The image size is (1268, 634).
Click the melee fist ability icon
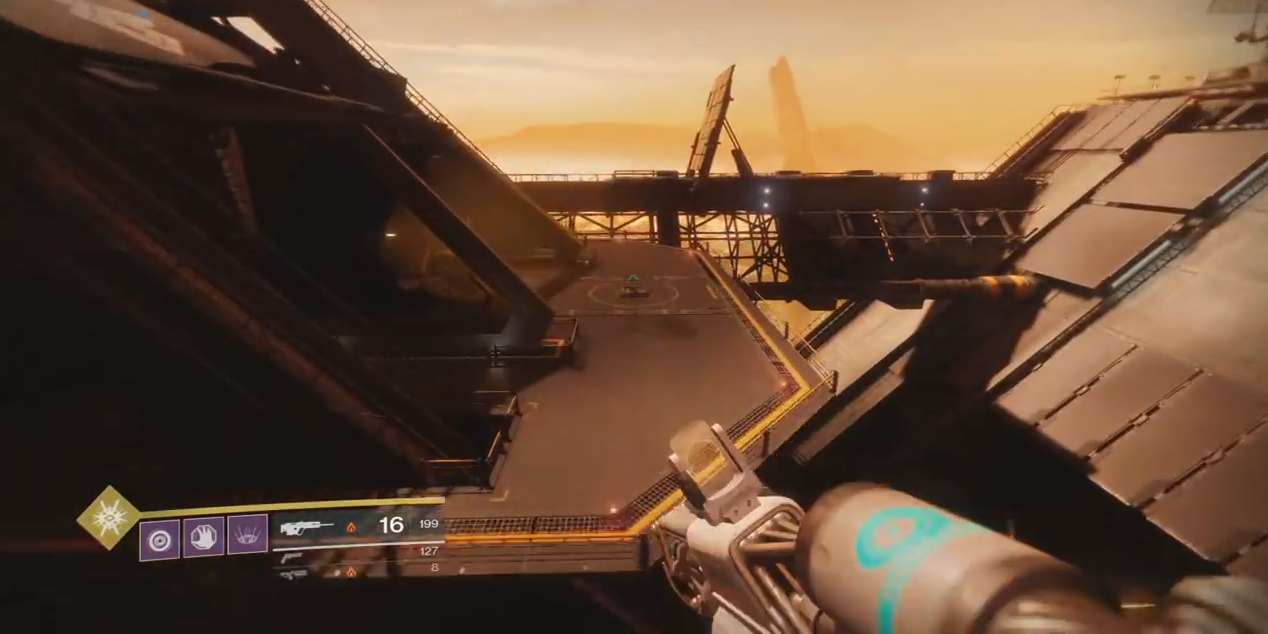coord(203,535)
